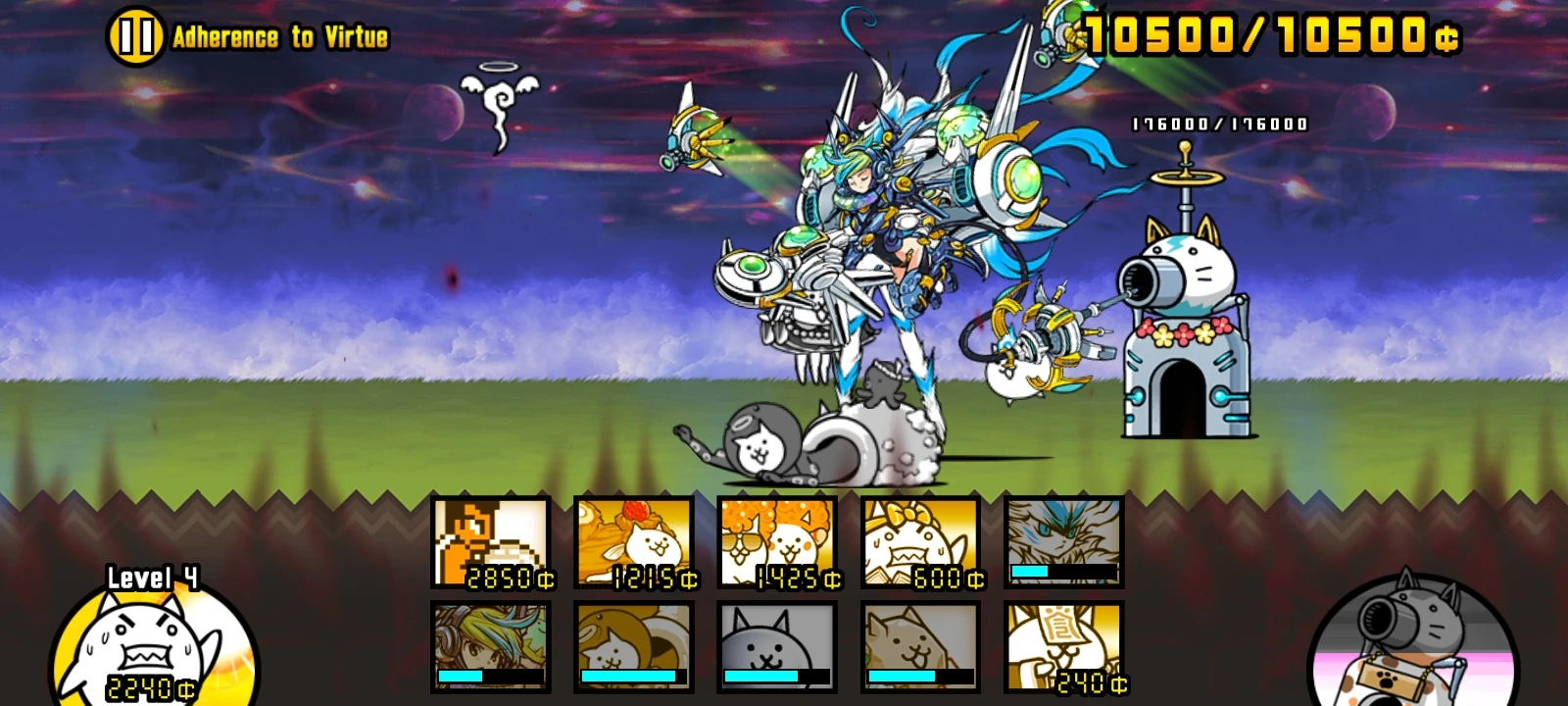
Task: Click the enemy base health showing 176000/176000
Action: 1218,124
